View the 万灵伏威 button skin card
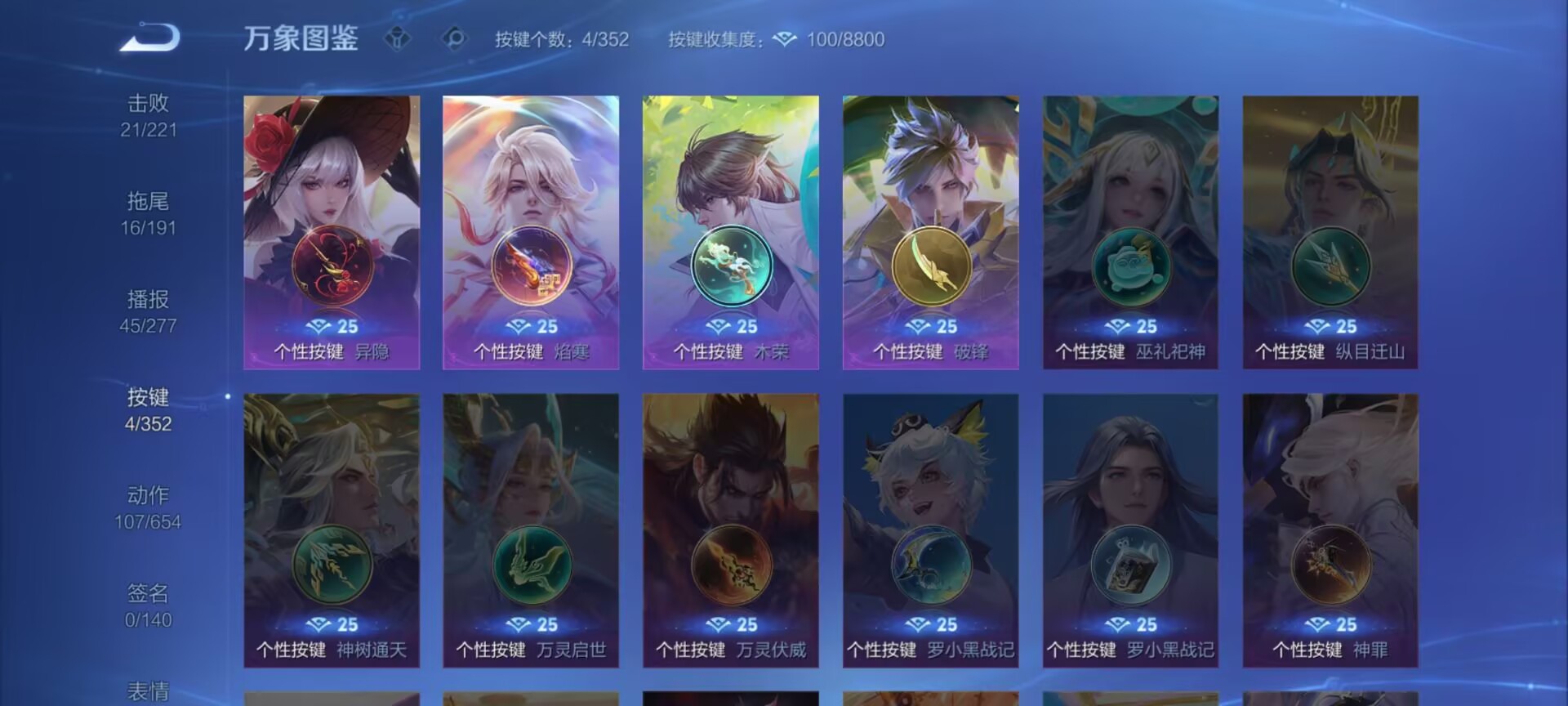 coord(731,530)
